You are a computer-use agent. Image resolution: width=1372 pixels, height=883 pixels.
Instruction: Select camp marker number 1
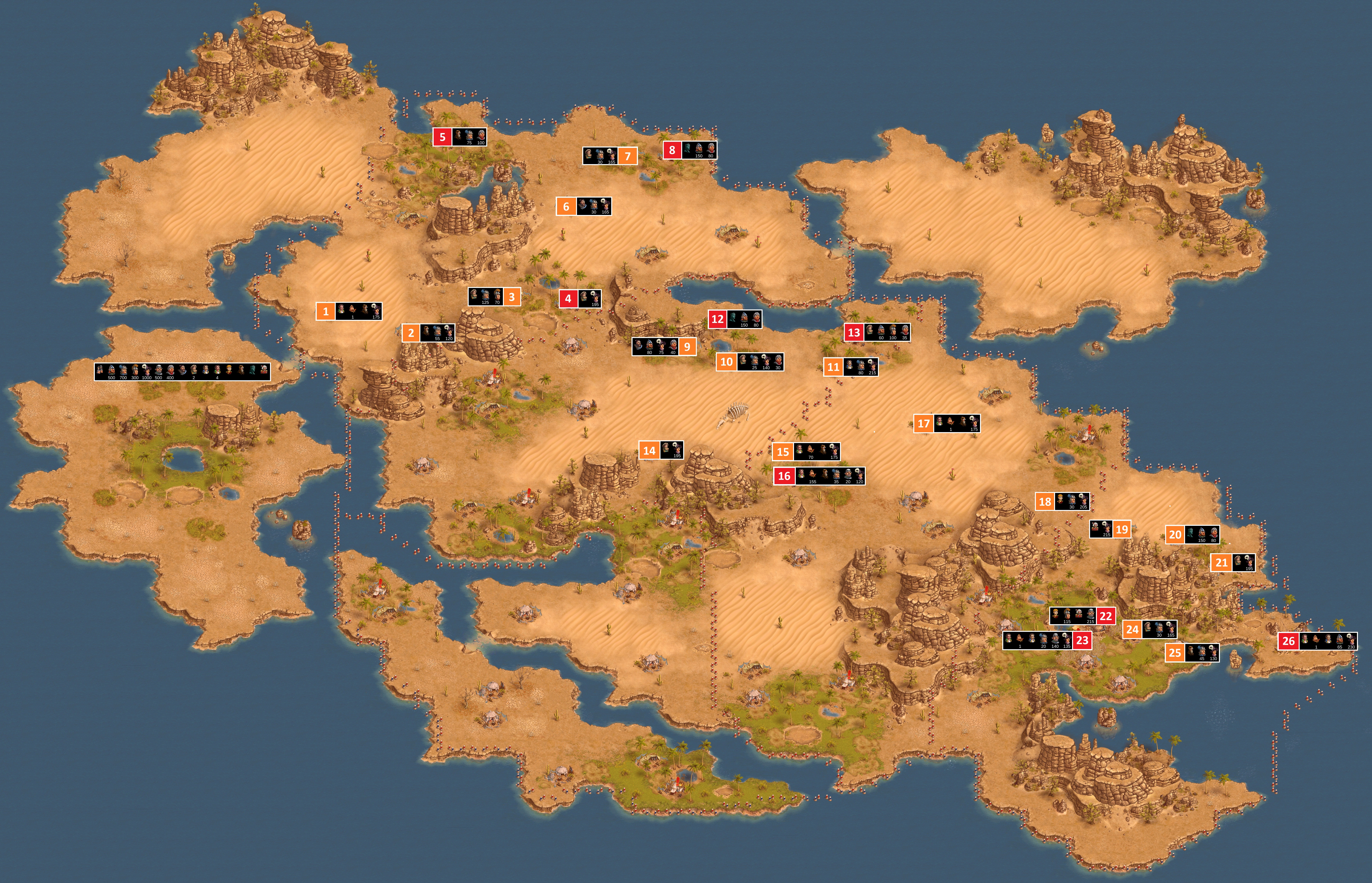(326, 311)
